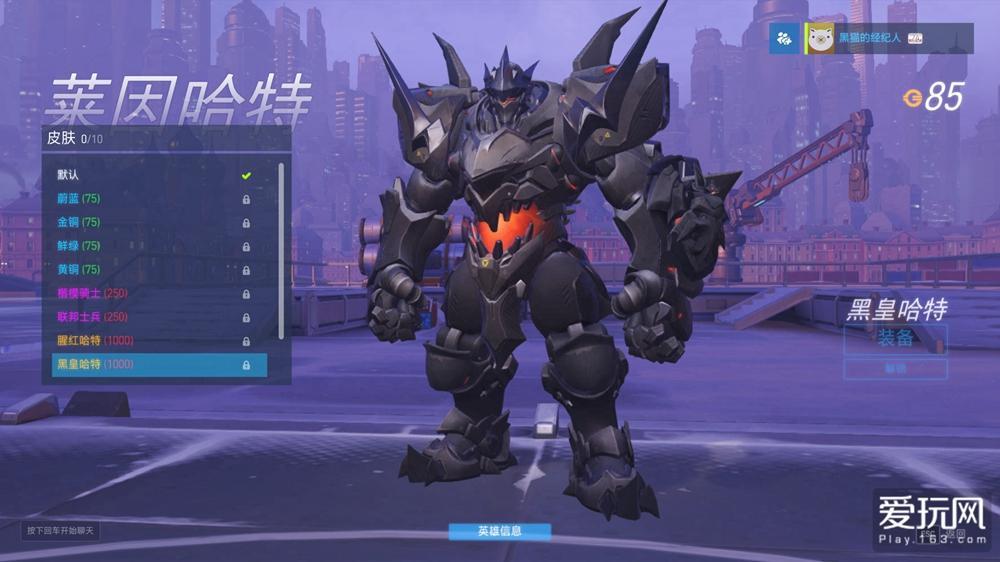Open the 英雄信息 hero info button

(x=499, y=531)
